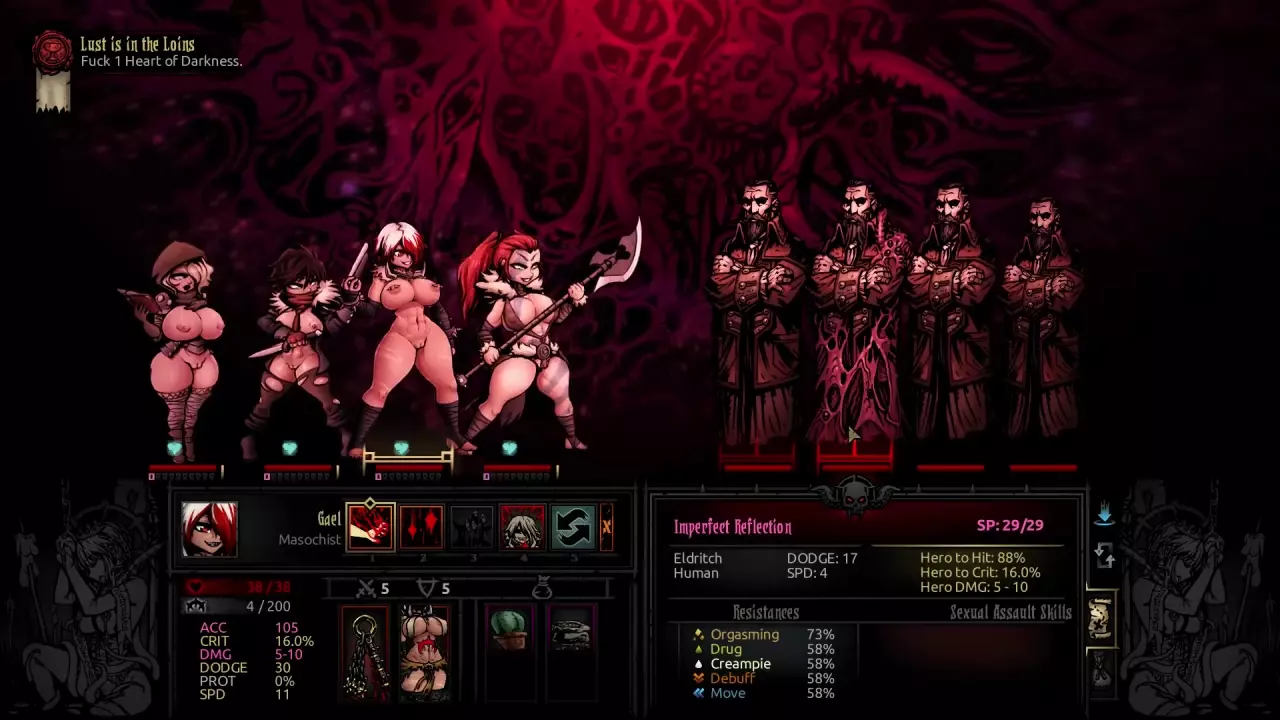Pass the turn with the orange X button

click(606, 527)
